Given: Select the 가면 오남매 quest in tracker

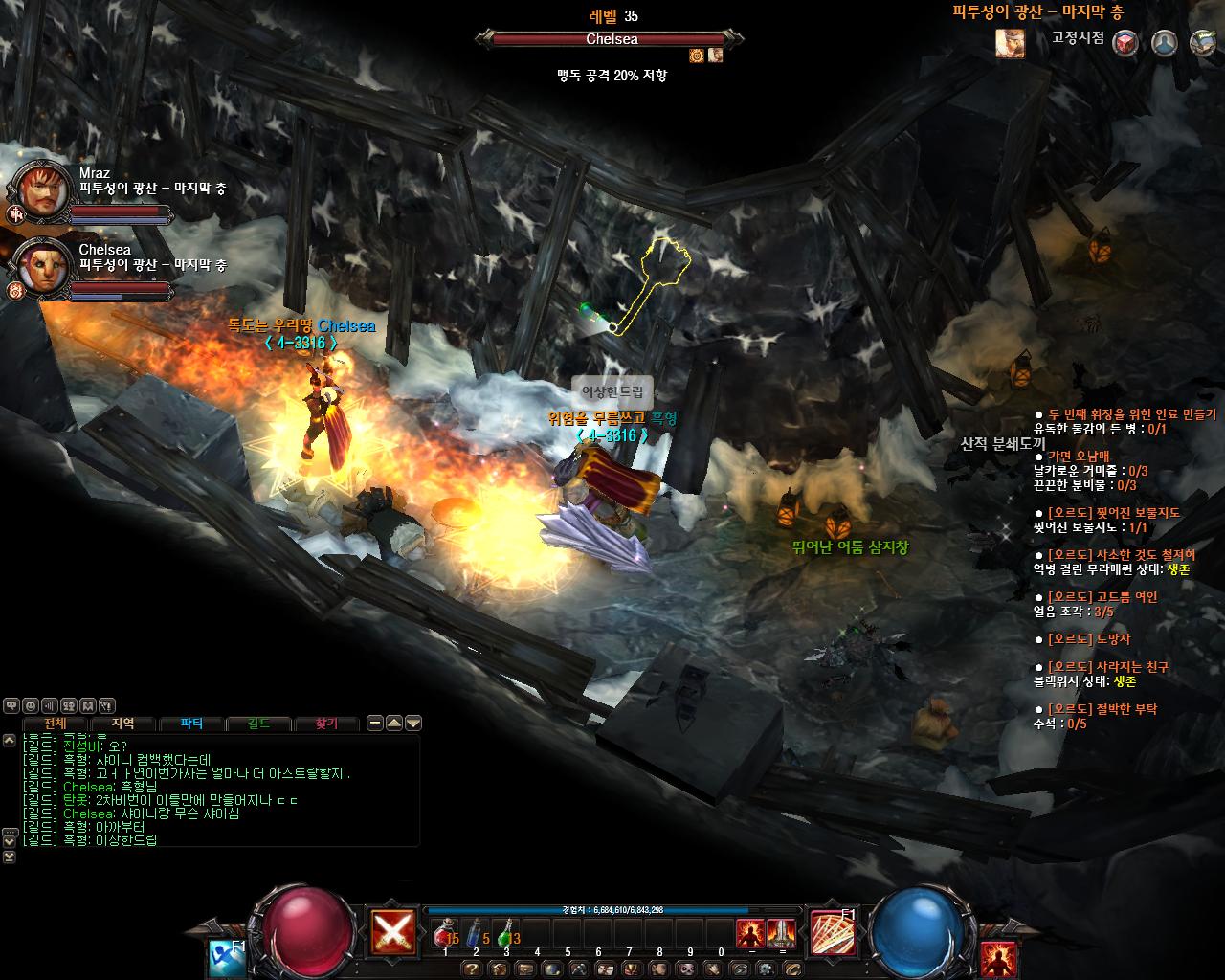Looking at the screenshot, I should (x=1079, y=457).
